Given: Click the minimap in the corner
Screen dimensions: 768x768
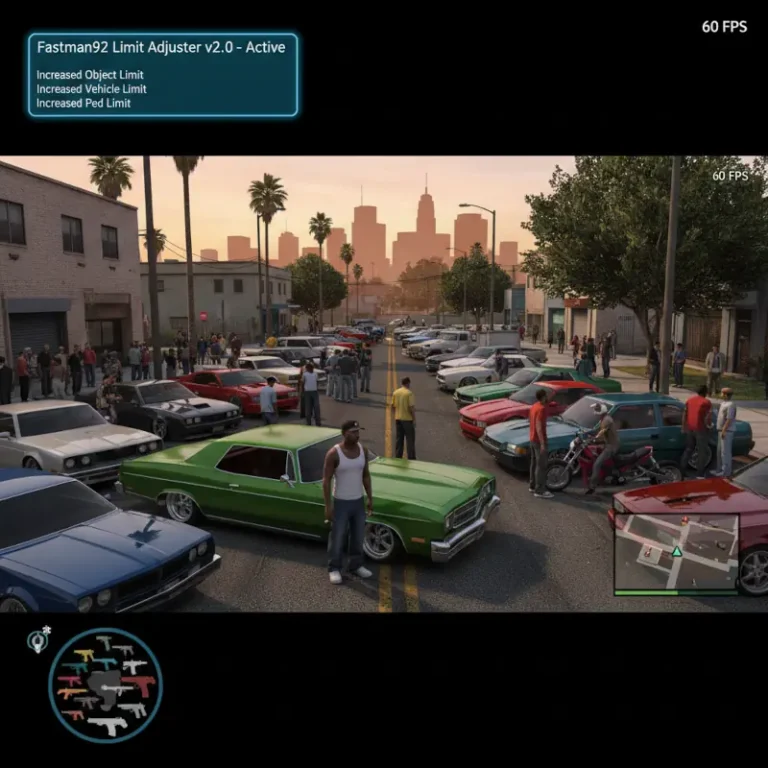Looking at the screenshot, I should point(676,554).
